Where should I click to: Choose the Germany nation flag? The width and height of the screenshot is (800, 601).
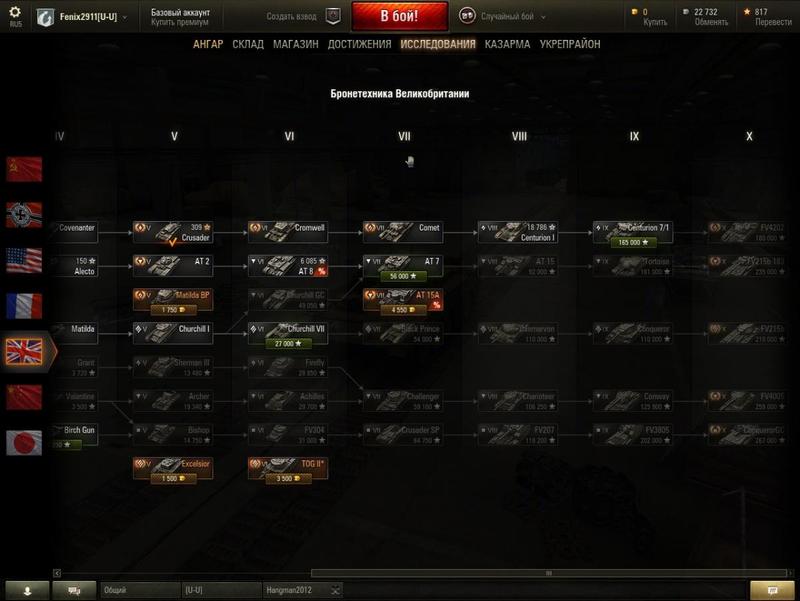[x=24, y=215]
